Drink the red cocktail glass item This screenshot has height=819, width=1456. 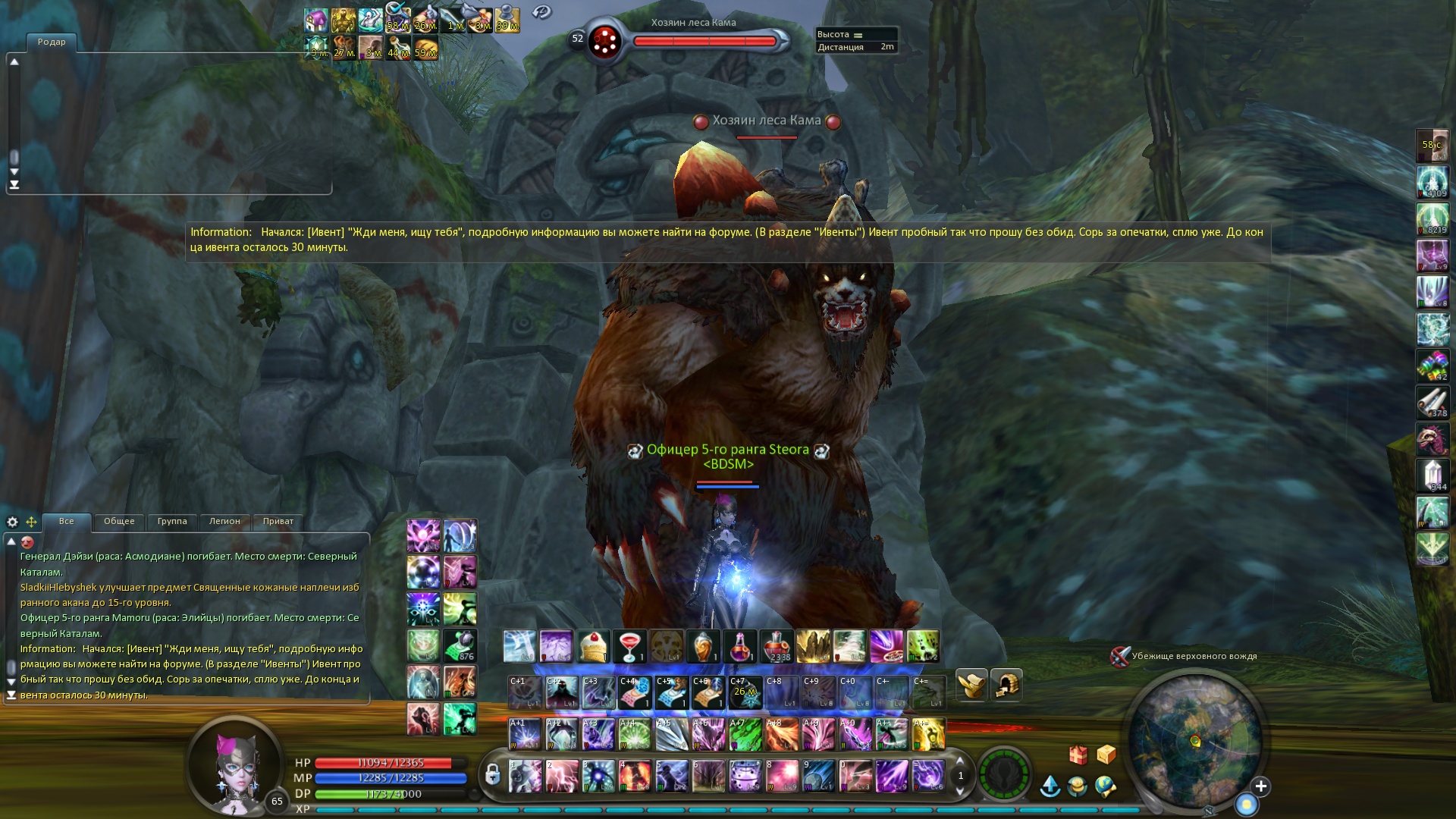[629, 647]
